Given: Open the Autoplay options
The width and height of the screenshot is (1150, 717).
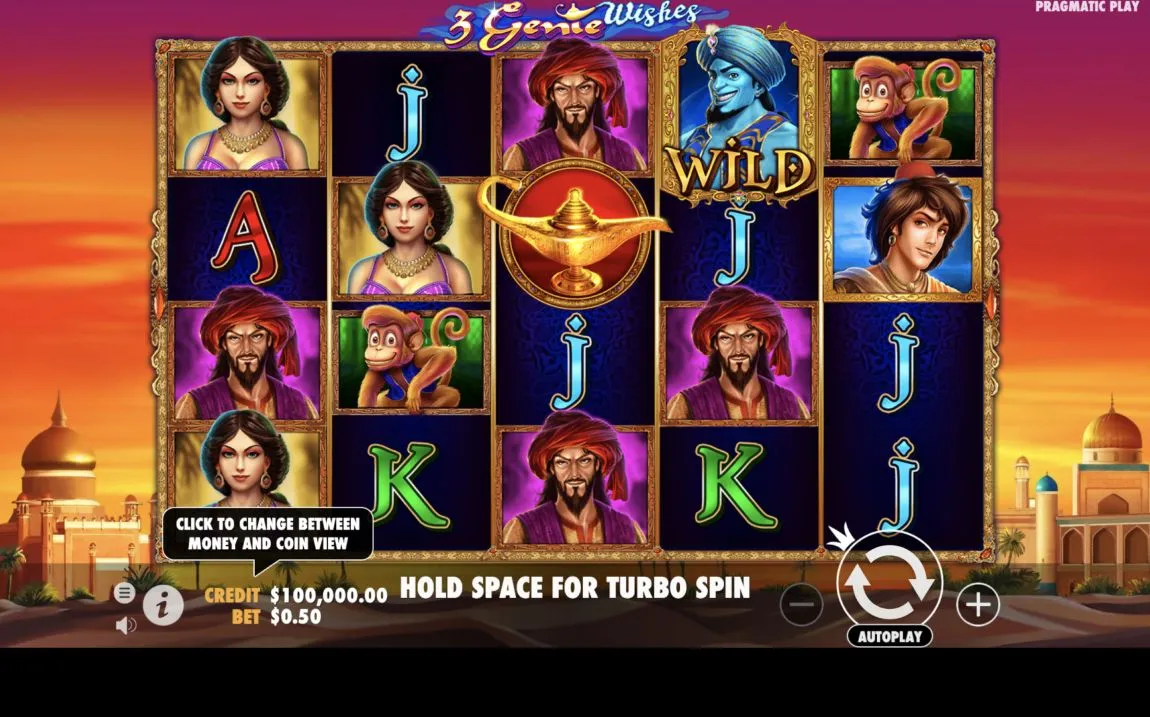Looking at the screenshot, I should click(x=889, y=636).
